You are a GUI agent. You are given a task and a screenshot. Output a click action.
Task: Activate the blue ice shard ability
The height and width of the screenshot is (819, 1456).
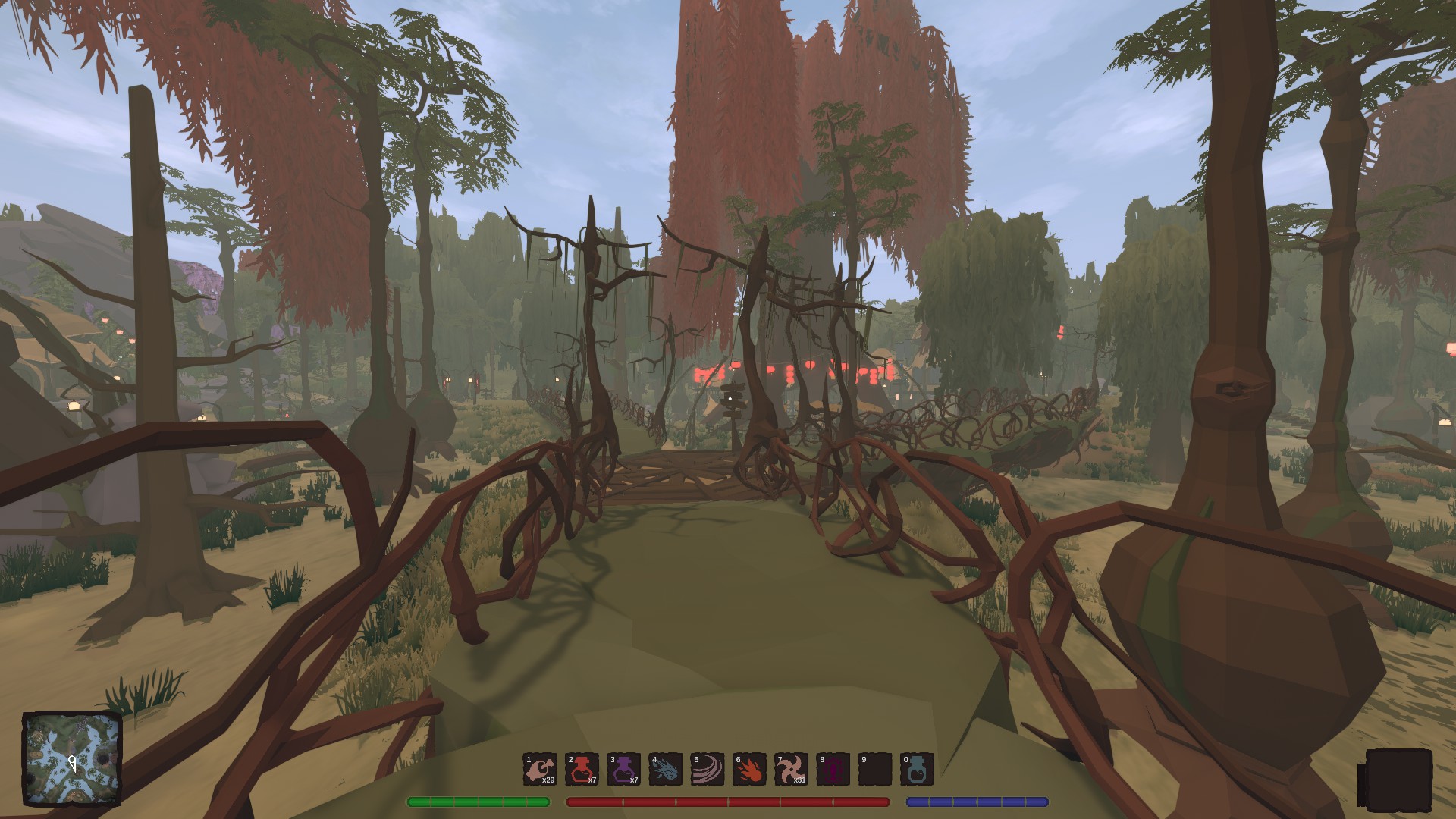(665, 769)
